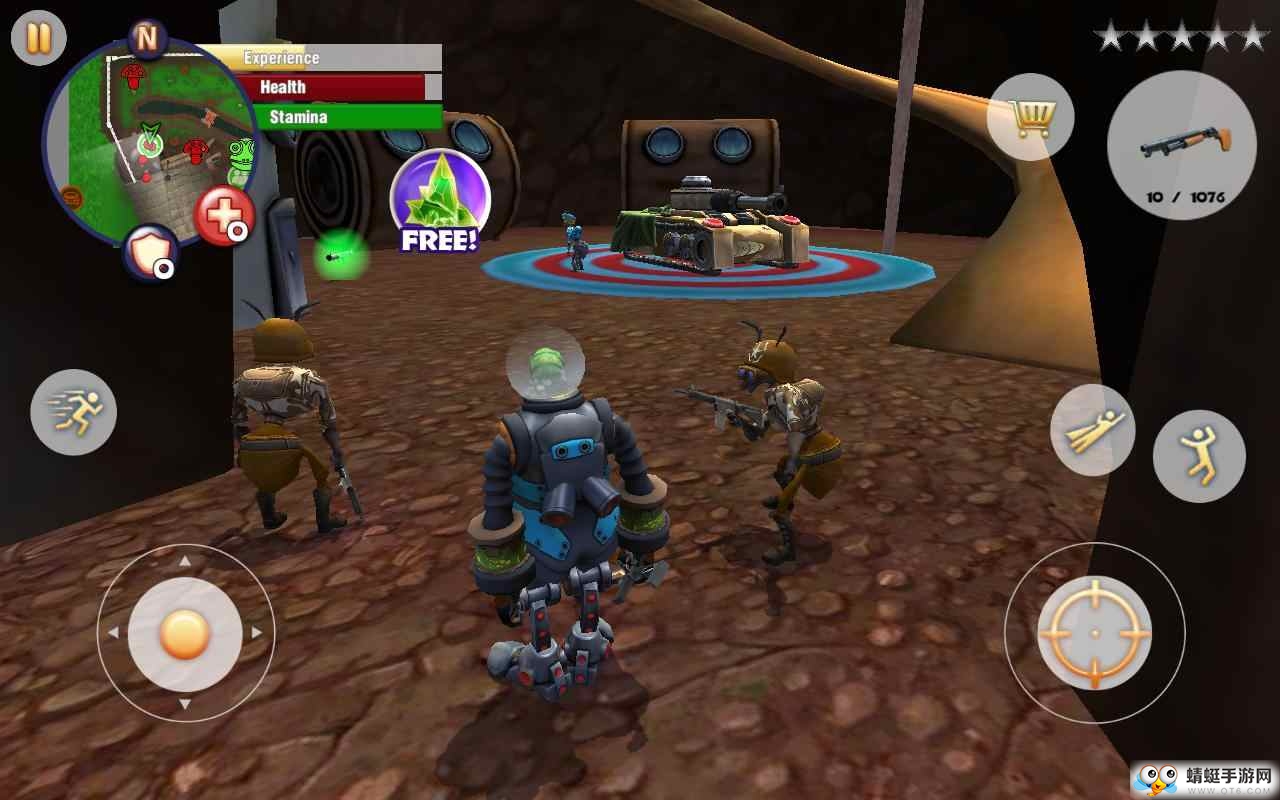Image resolution: width=1280 pixels, height=800 pixels.
Task: Open the shopping cart store
Action: pyautogui.click(x=1030, y=118)
